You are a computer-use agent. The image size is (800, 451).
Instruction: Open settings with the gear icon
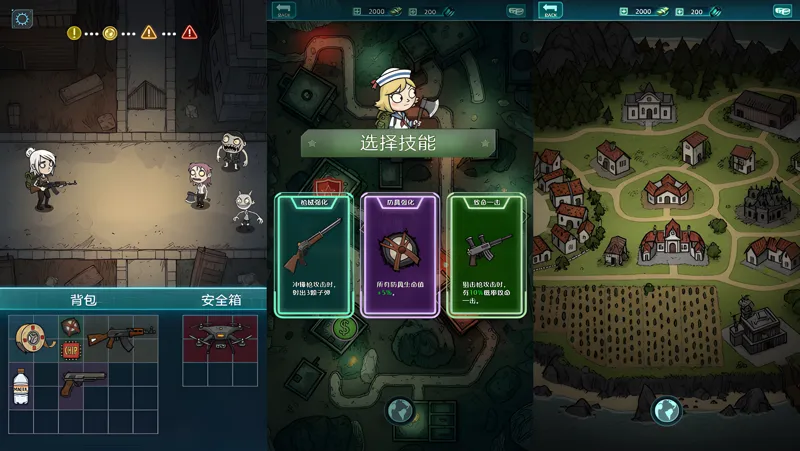tap(22, 19)
